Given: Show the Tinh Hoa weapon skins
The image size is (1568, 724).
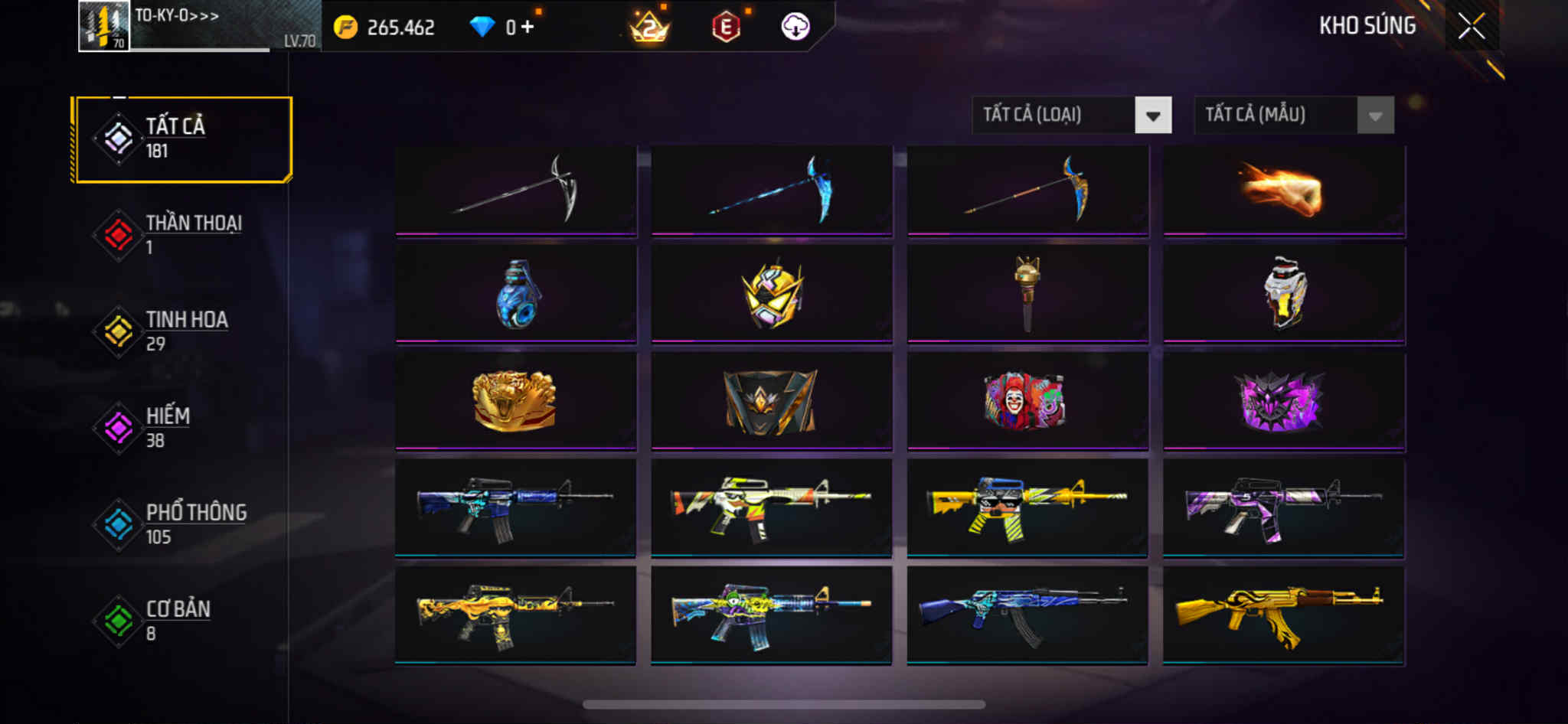Looking at the screenshot, I should coord(182,331).
